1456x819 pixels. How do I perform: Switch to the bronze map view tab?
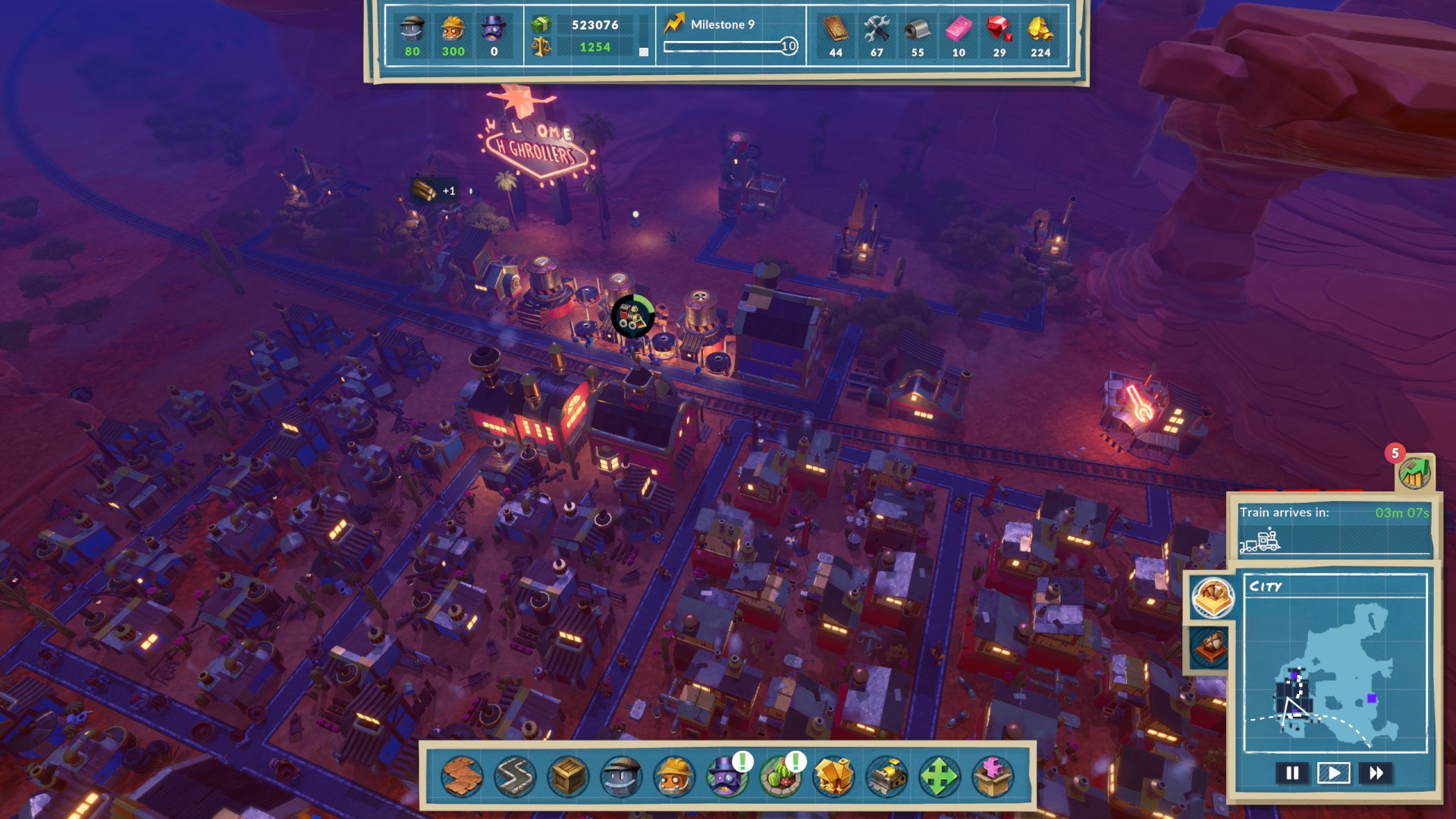coord(1210,647)
